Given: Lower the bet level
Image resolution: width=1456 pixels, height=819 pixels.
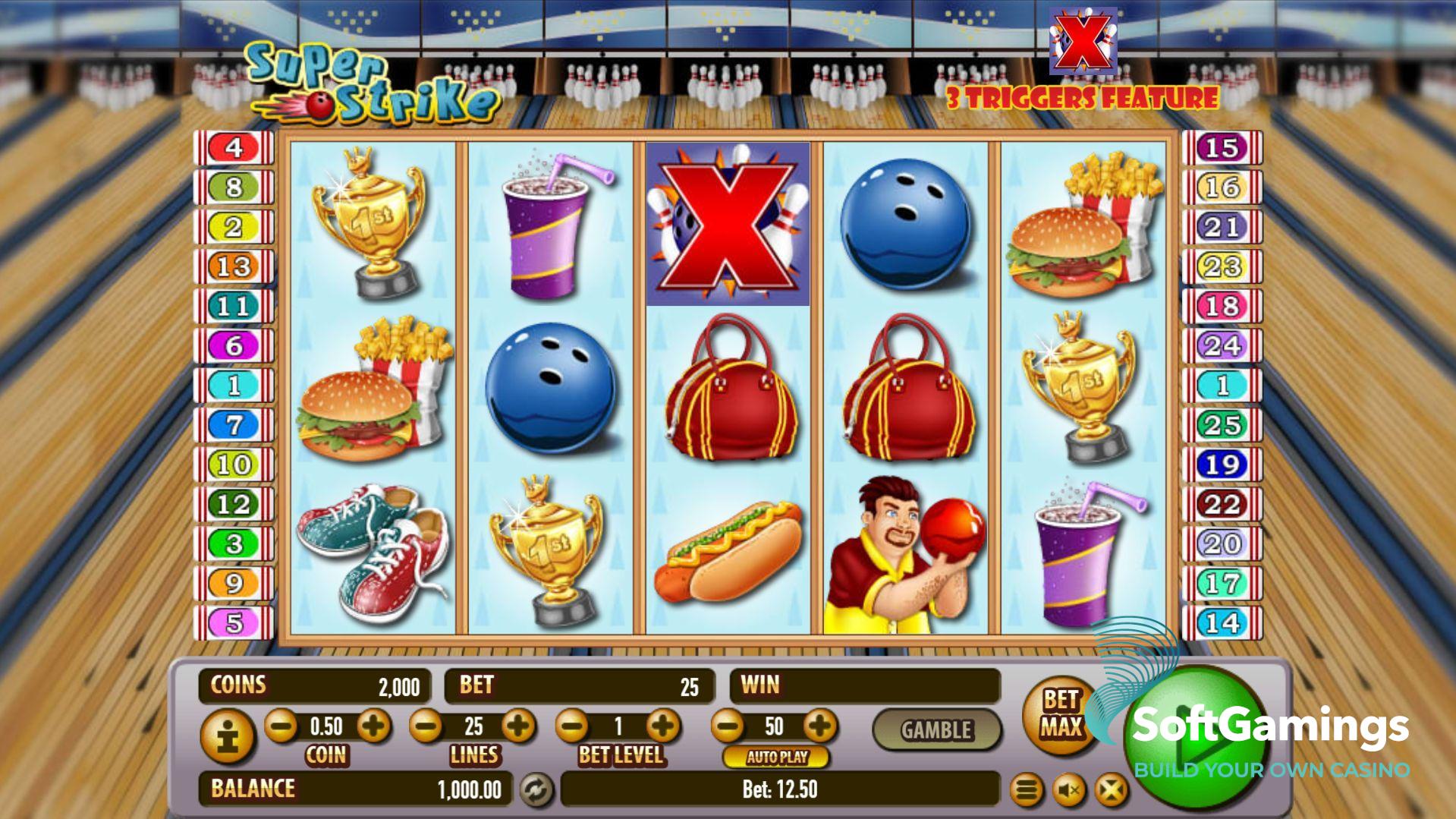Looking at the screenshot, I should tap(572, 726).
